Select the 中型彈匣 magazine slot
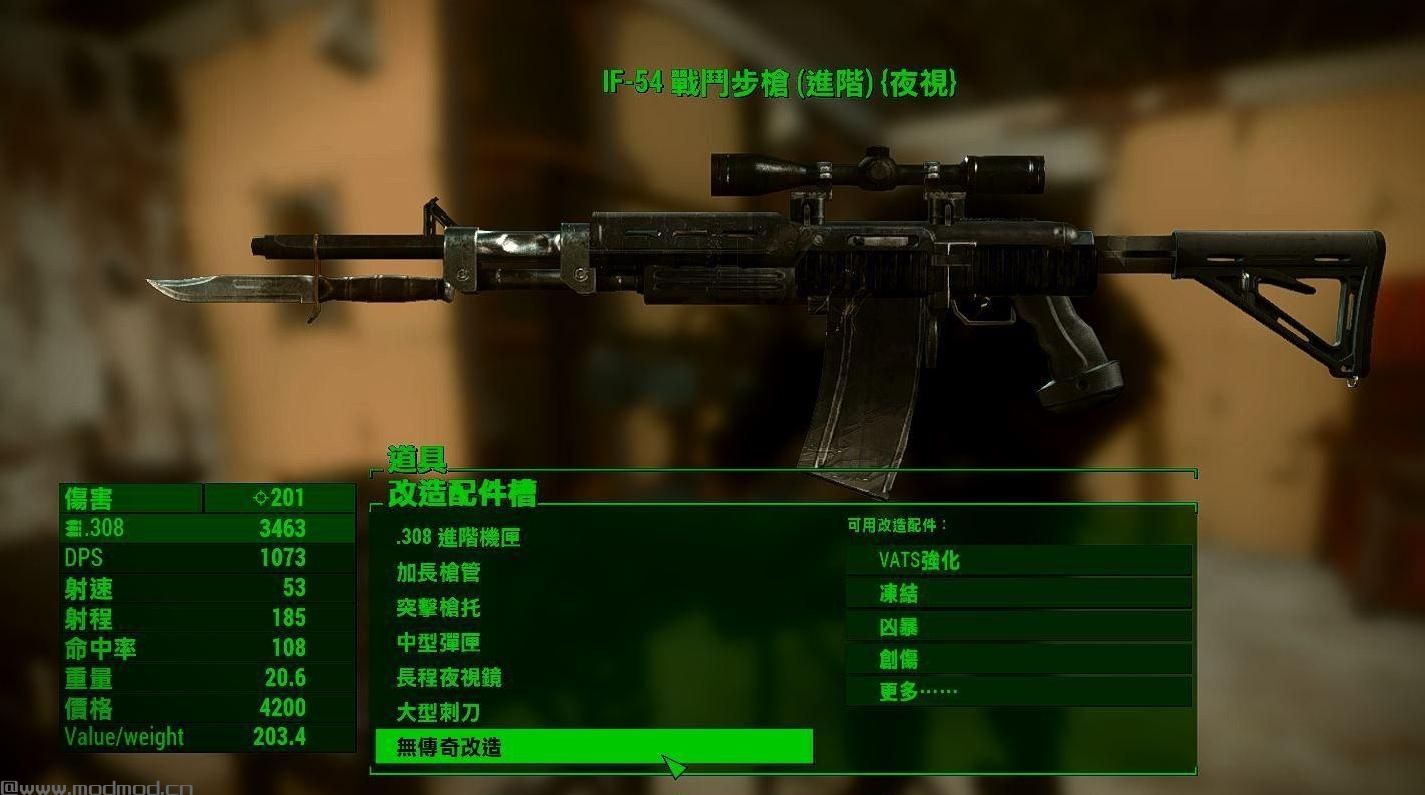This screenshot has height=795, width=1425. click(438, 643)
